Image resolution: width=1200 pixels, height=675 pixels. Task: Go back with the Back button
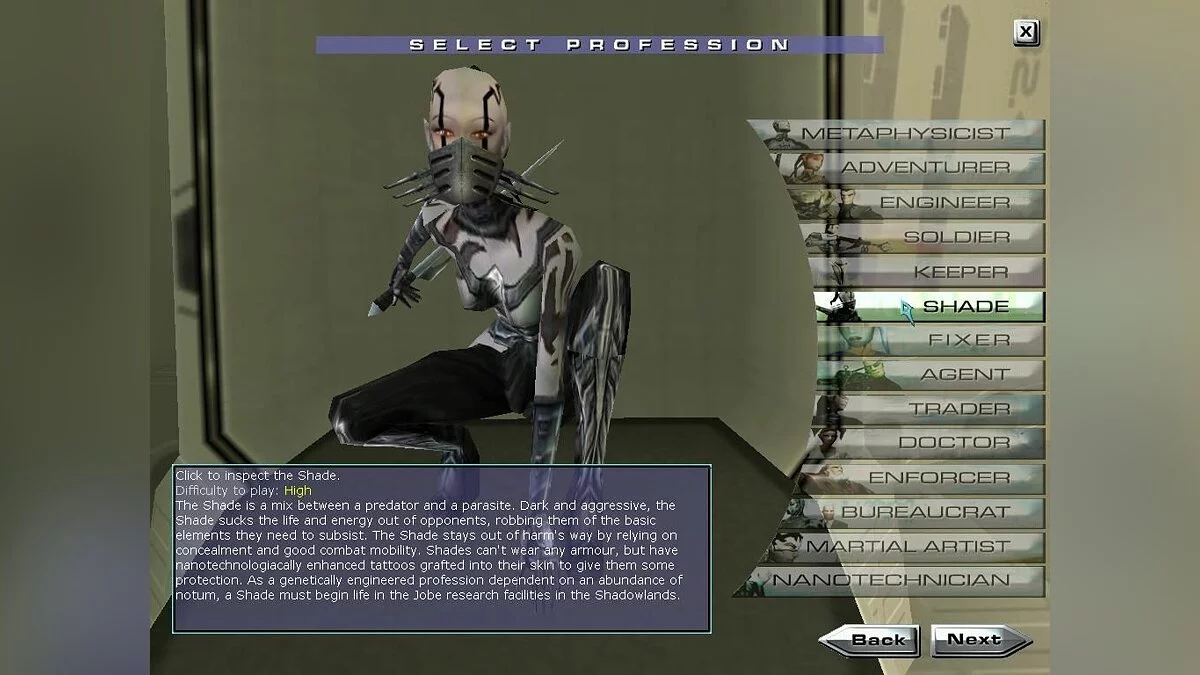click(x=869, y=640)
